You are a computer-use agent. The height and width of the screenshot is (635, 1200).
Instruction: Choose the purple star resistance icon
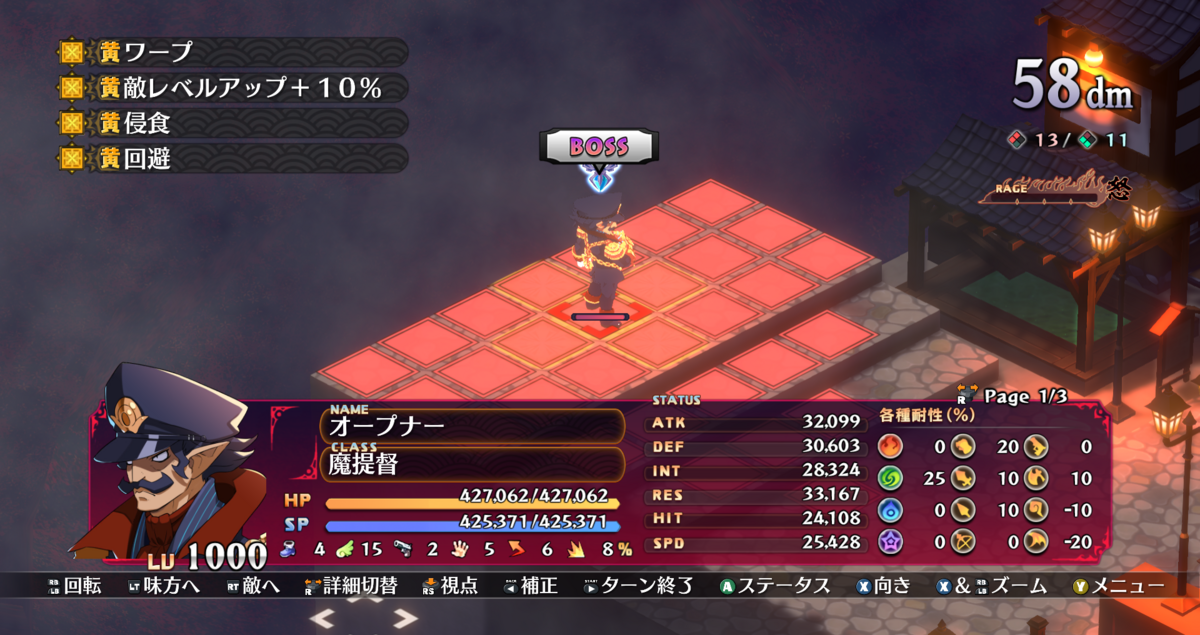click(x=890, y=543)
